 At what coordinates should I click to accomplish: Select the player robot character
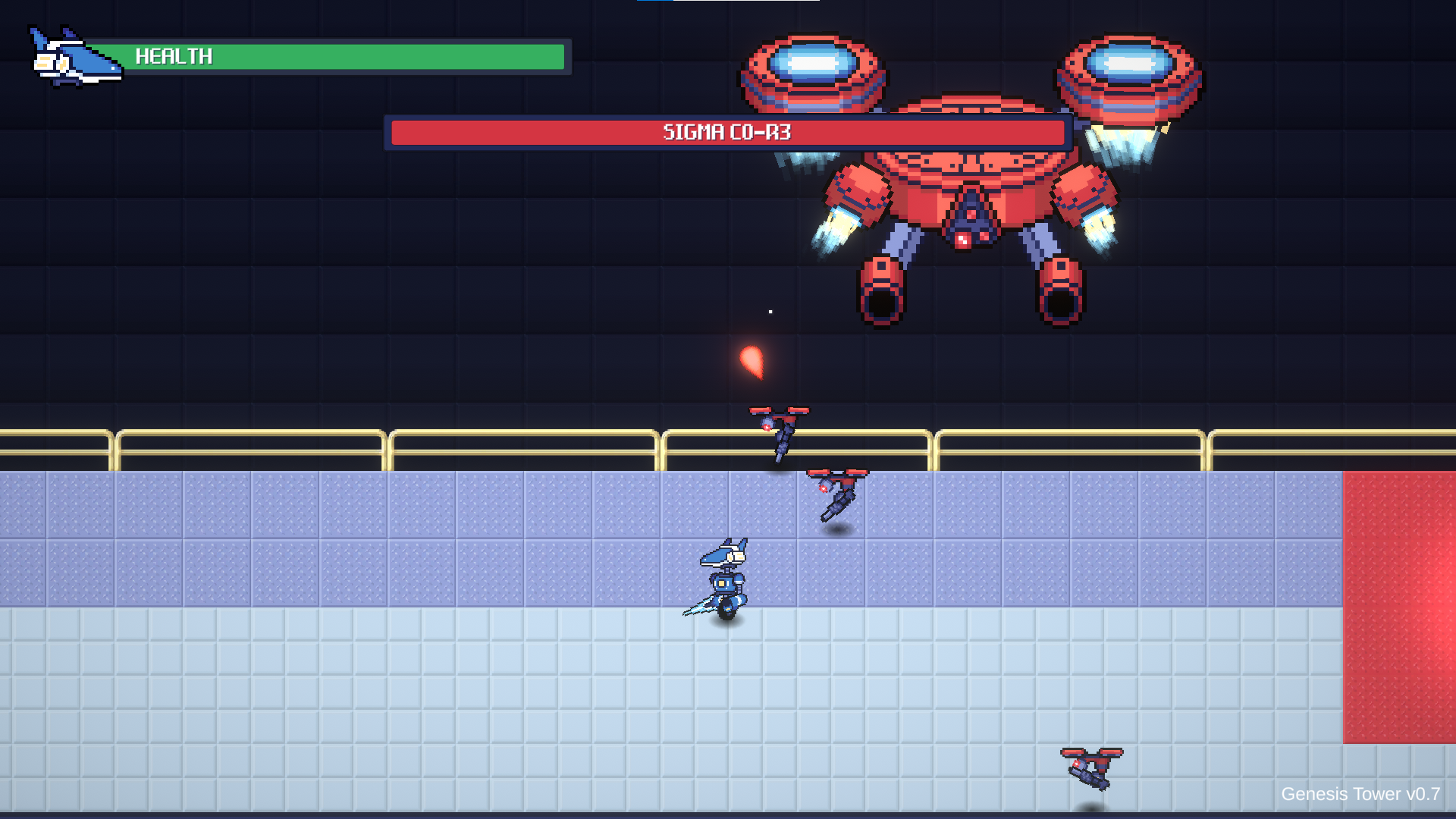click(726, 584)
